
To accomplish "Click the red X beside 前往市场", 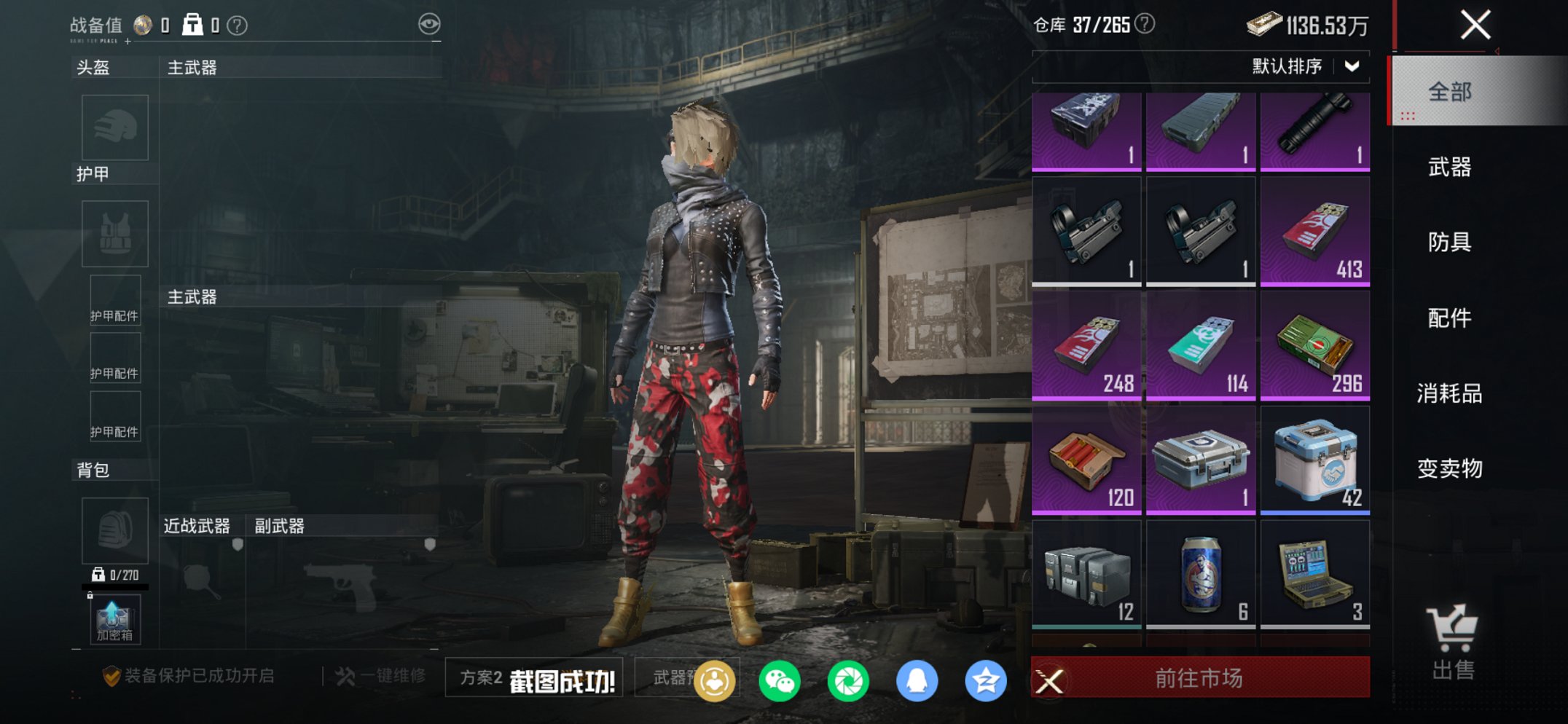I will coord(1051,679).
